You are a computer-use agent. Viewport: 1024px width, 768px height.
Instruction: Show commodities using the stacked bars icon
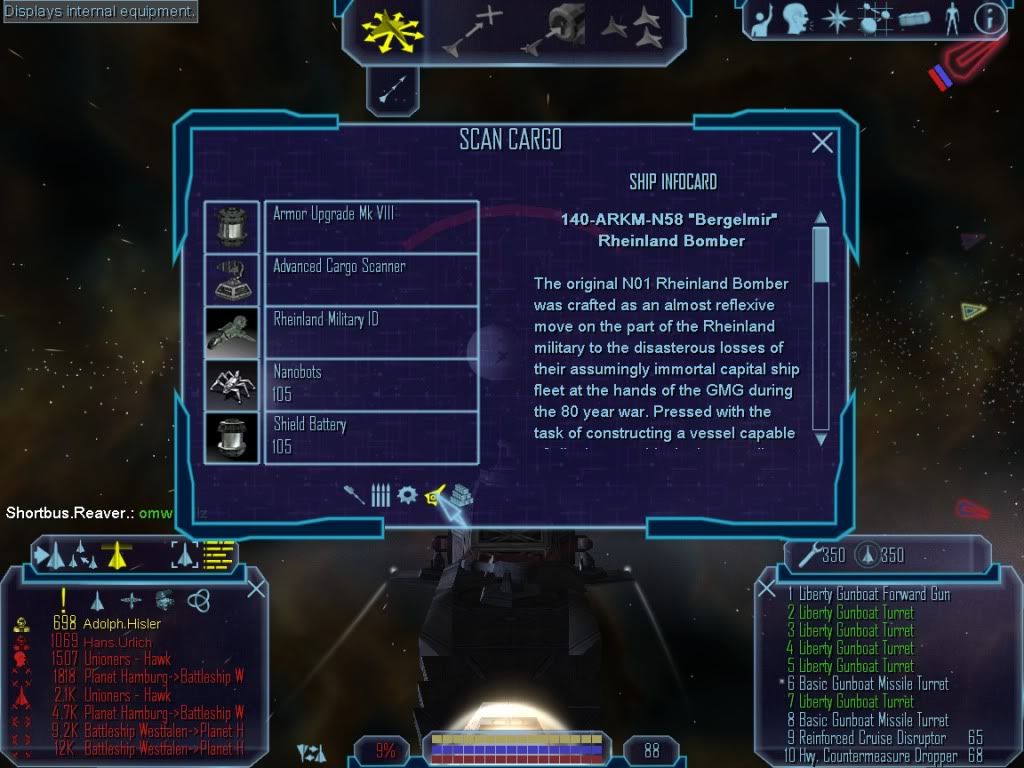point(460,495)
